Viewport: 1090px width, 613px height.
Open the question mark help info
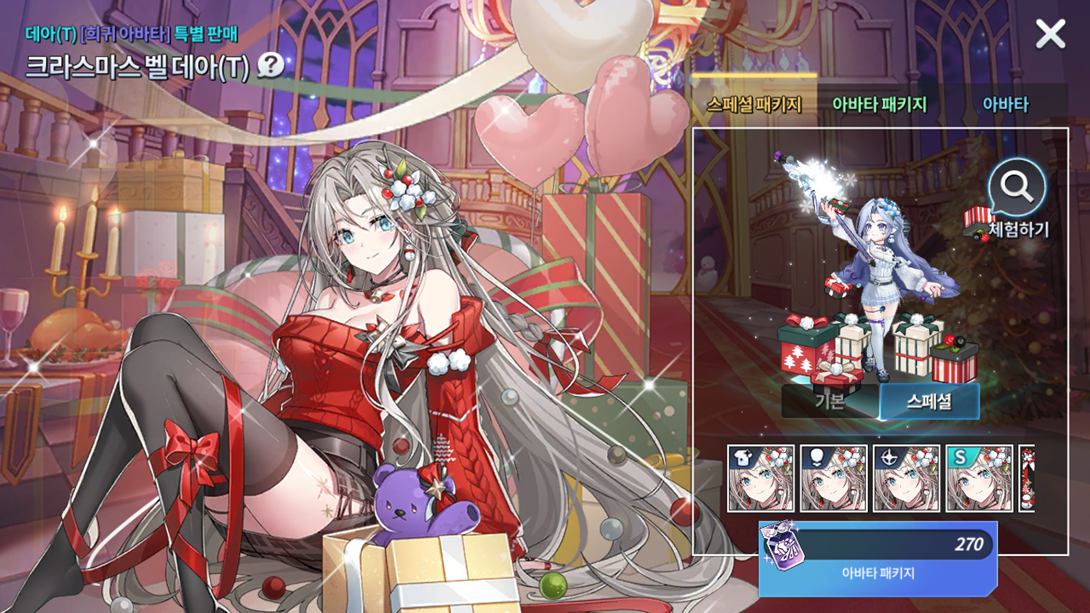point(270,66)
